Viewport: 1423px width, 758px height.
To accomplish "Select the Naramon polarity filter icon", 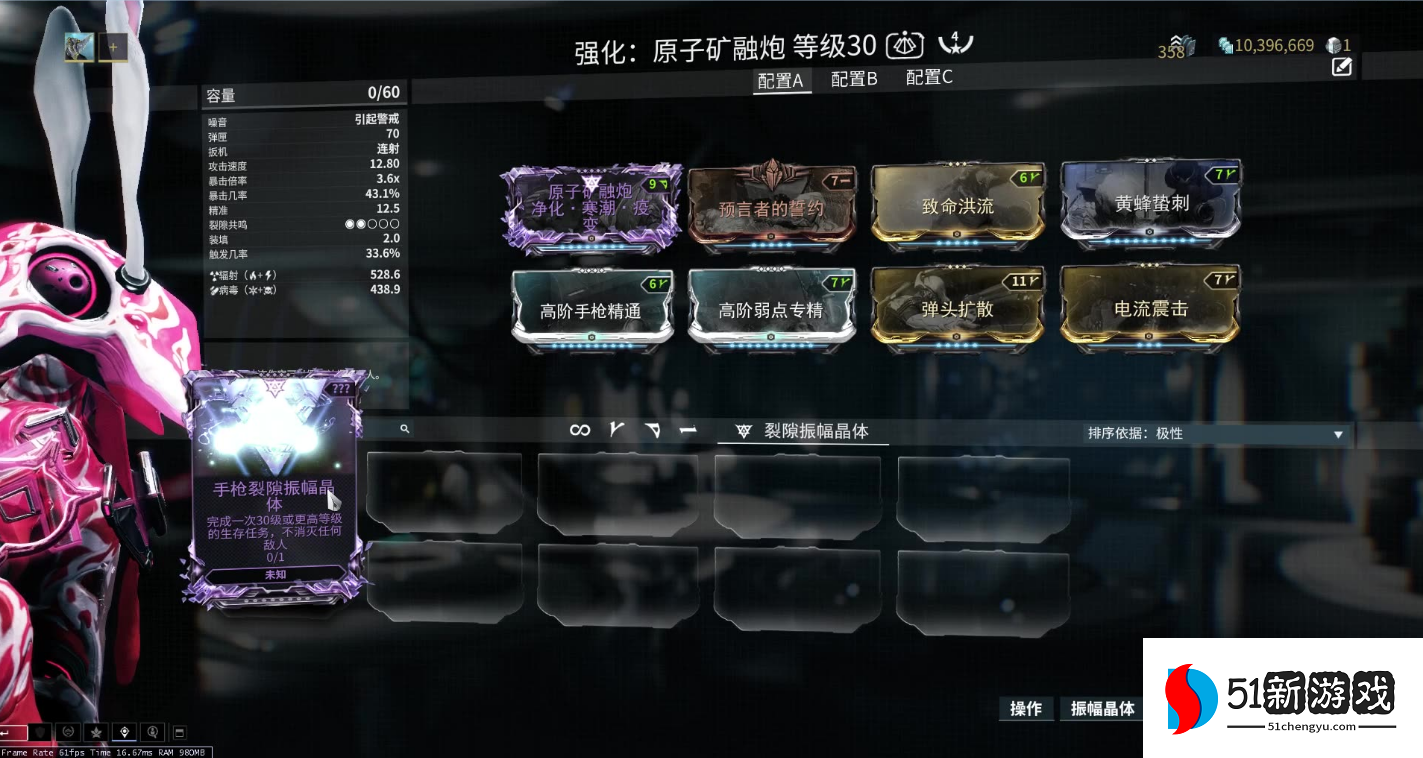I will tap(654, 428).
